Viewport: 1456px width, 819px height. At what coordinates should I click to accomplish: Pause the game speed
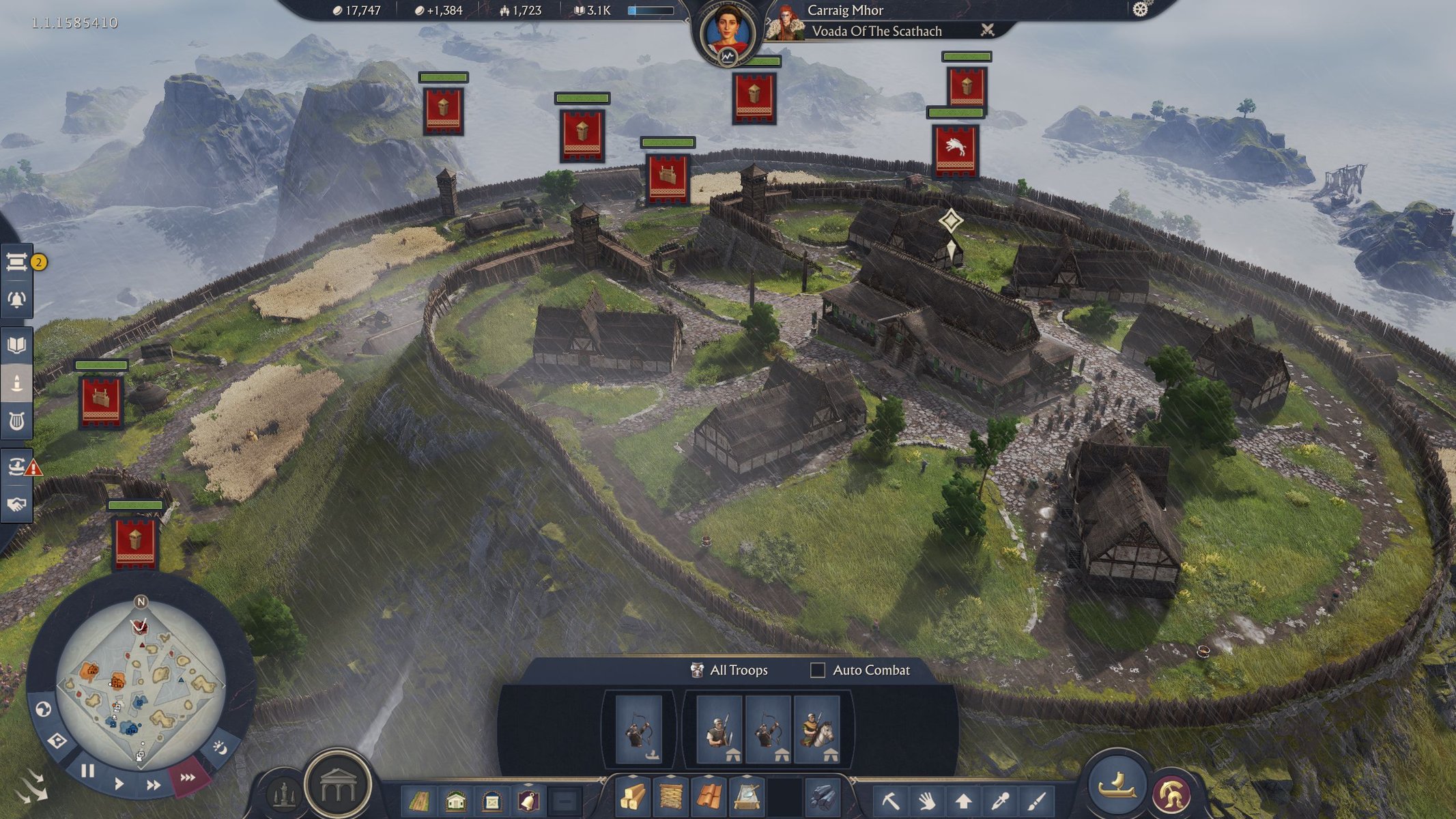87,771
